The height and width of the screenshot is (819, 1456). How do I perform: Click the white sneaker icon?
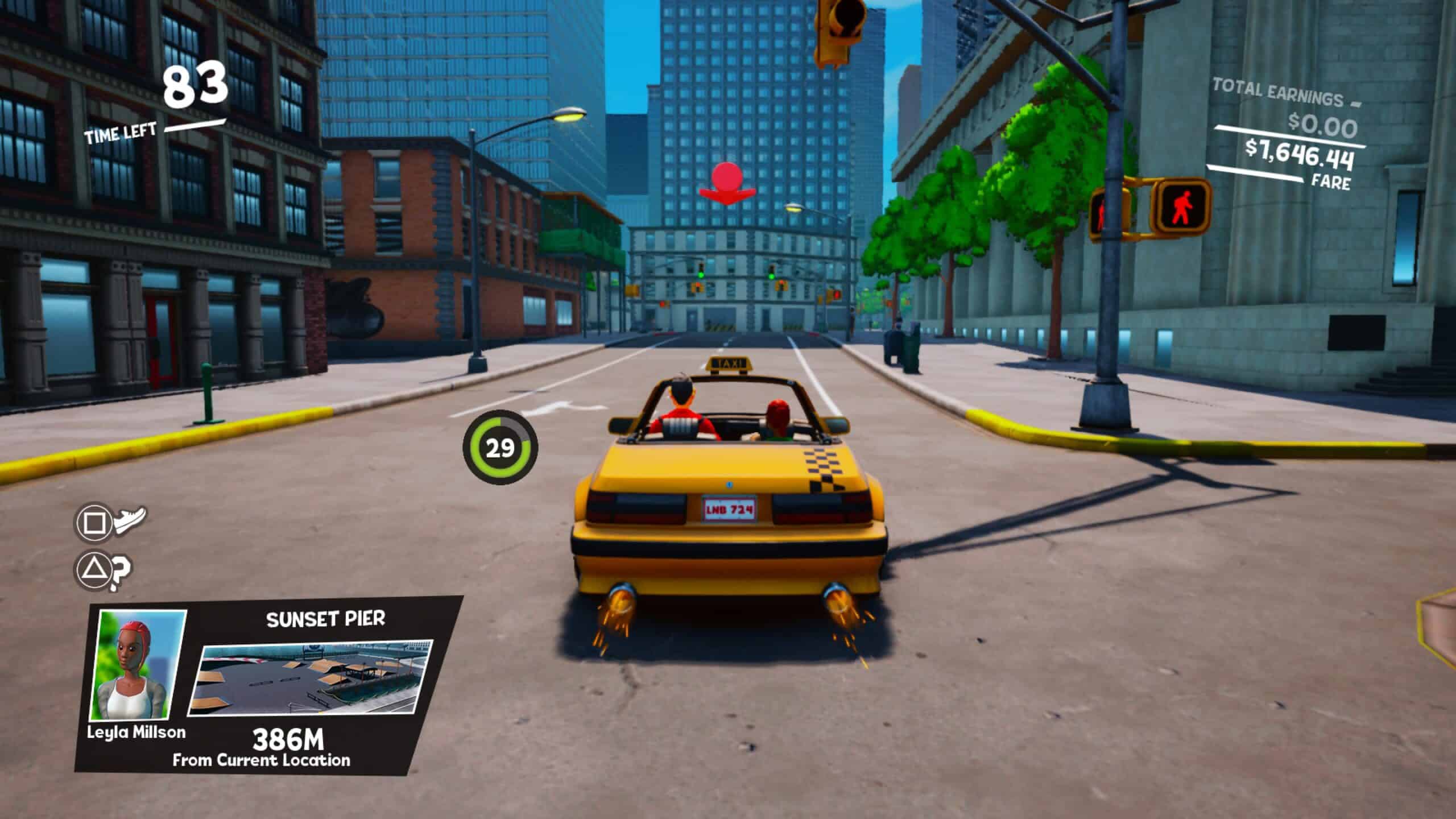[x=130, y=519]
